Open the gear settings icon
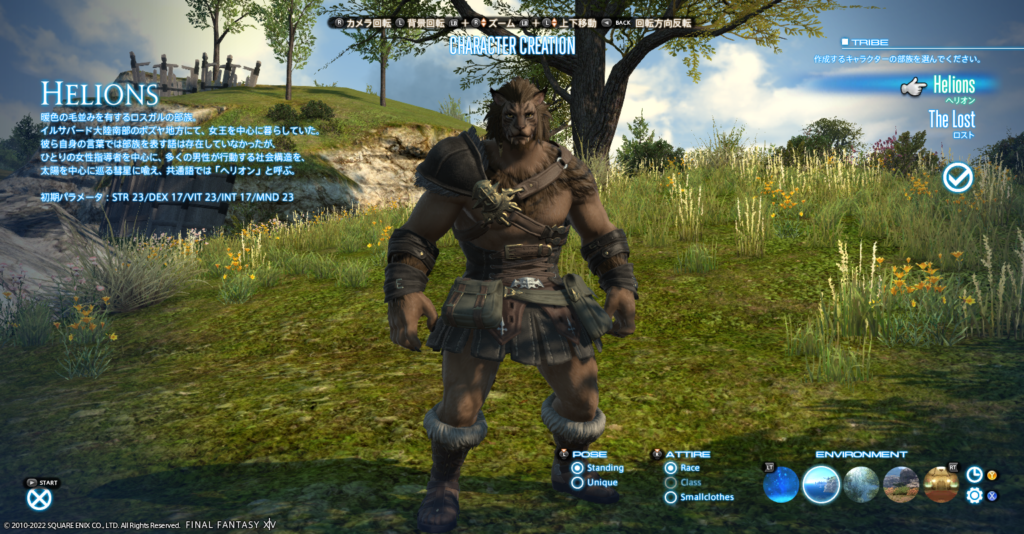1024x534 pixels. [x=974, y=495]
